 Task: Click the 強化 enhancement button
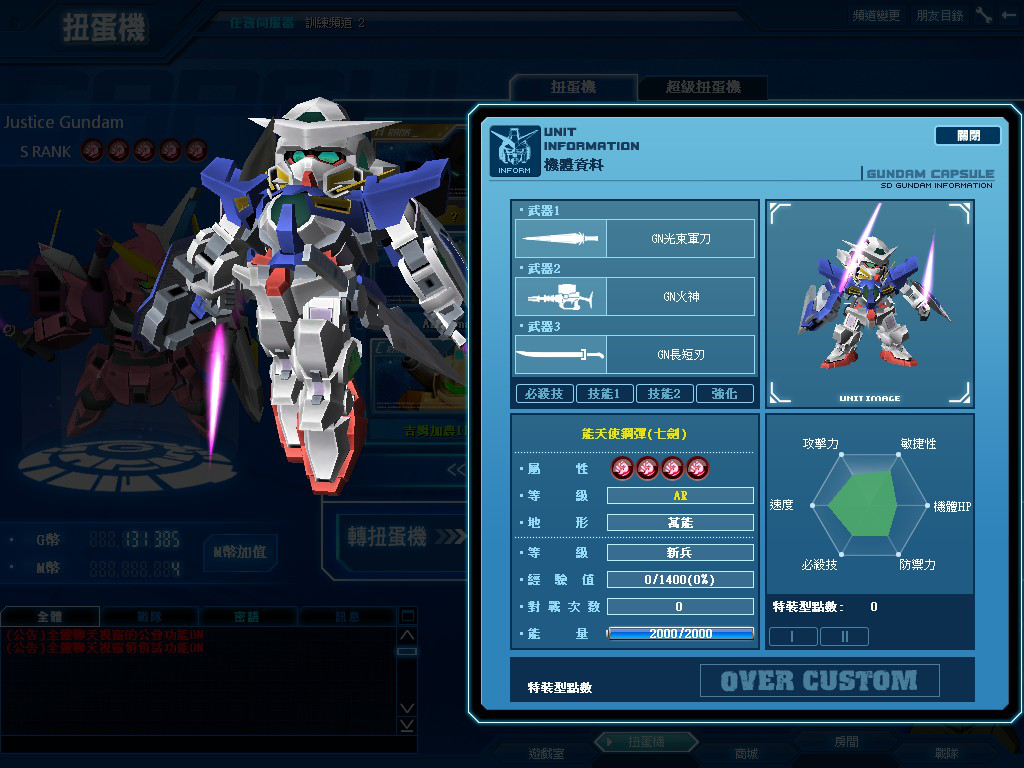pos(724,394)
